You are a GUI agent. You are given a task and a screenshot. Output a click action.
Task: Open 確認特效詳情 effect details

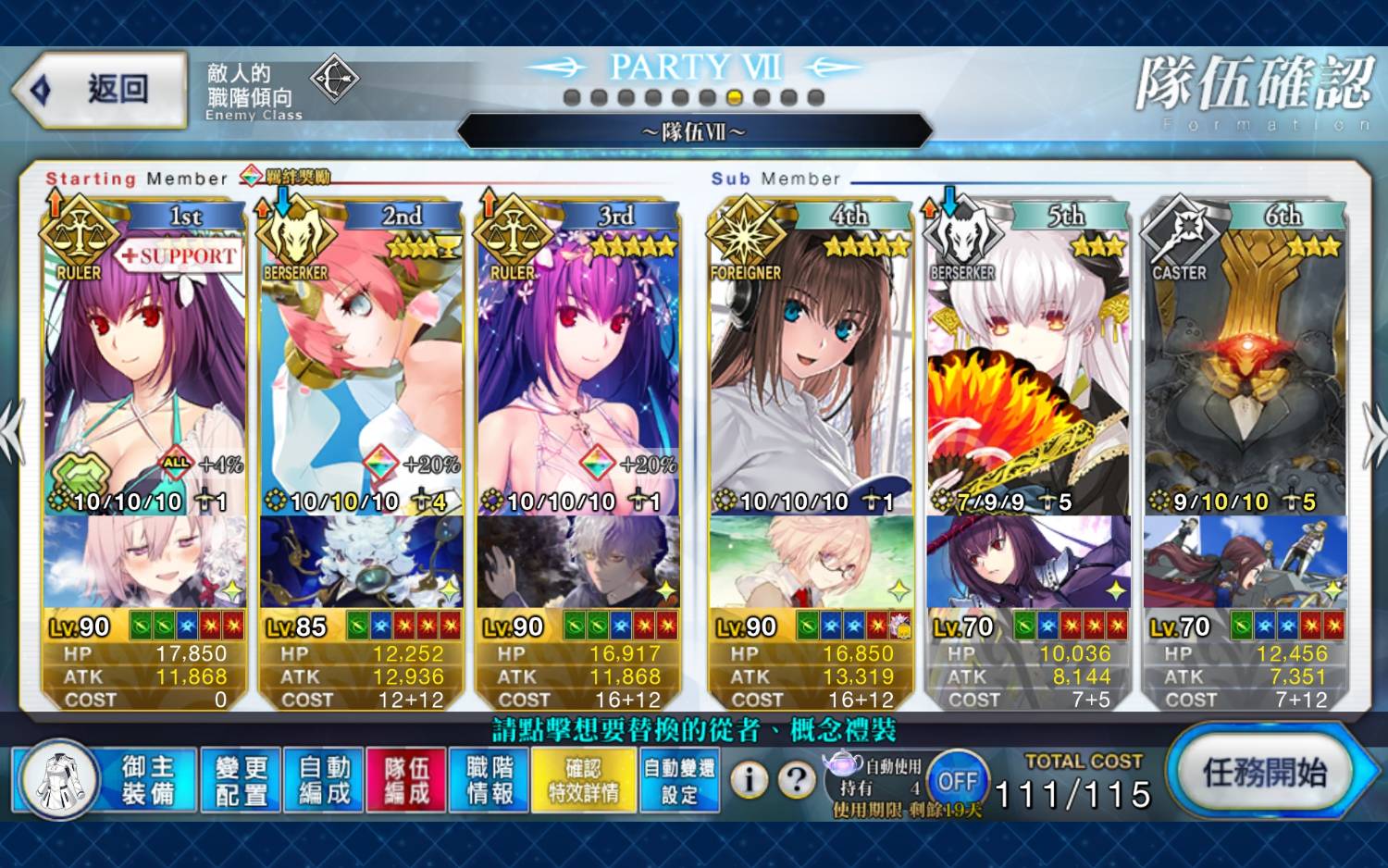click(x=583, y=780)
